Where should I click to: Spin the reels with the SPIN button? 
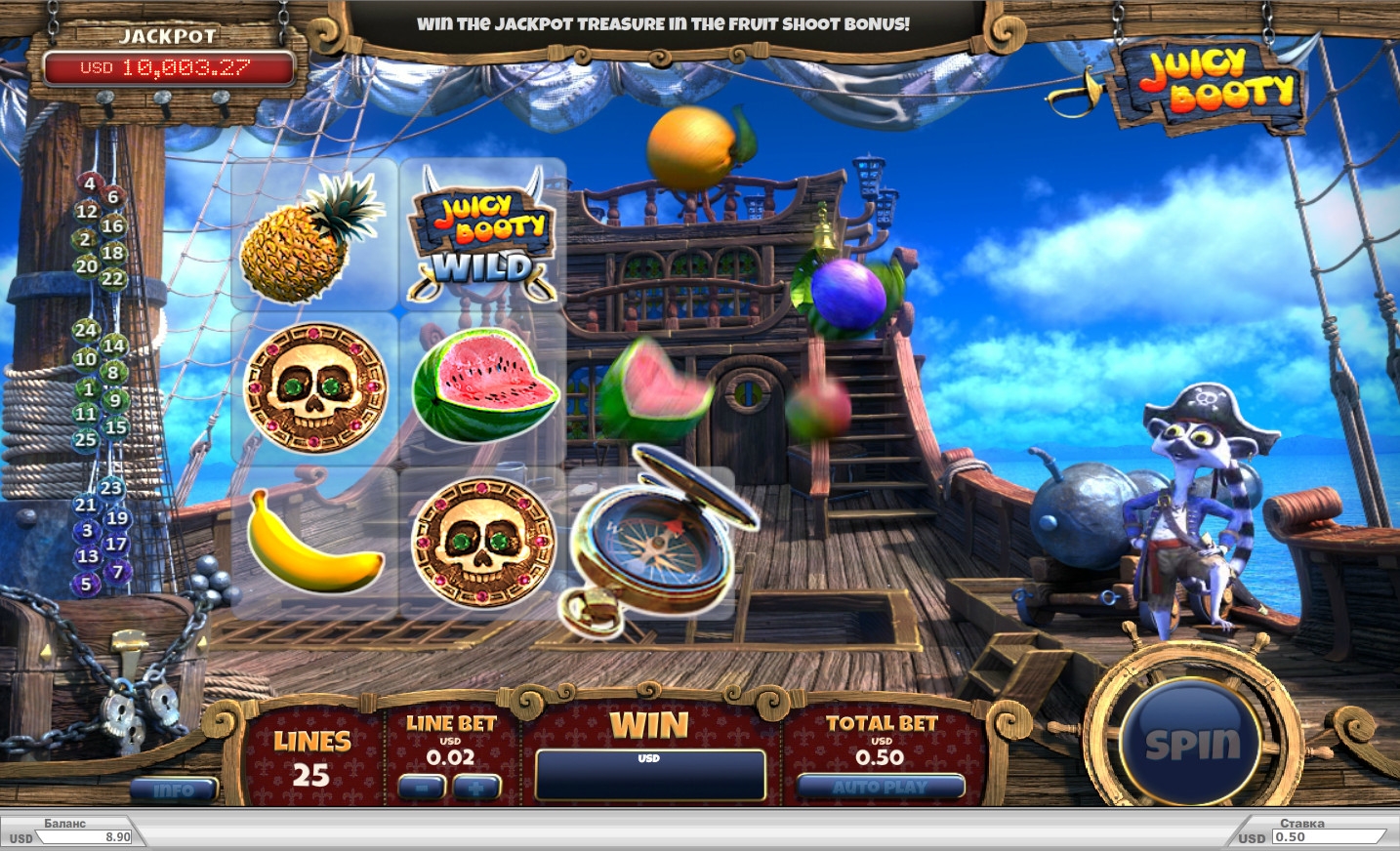[1191, 744]
